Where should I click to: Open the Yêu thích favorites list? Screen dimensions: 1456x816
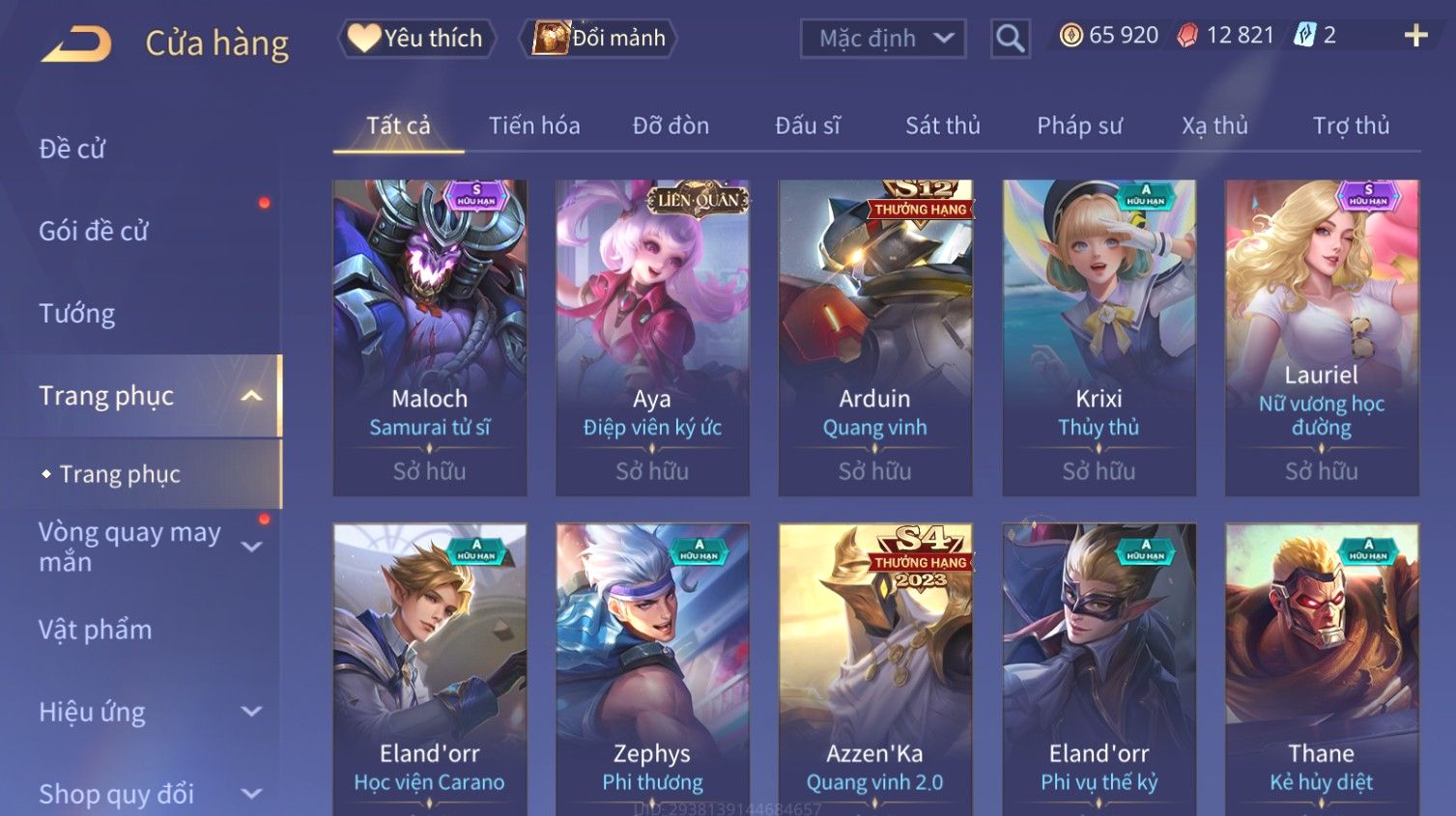pos(416,39)
